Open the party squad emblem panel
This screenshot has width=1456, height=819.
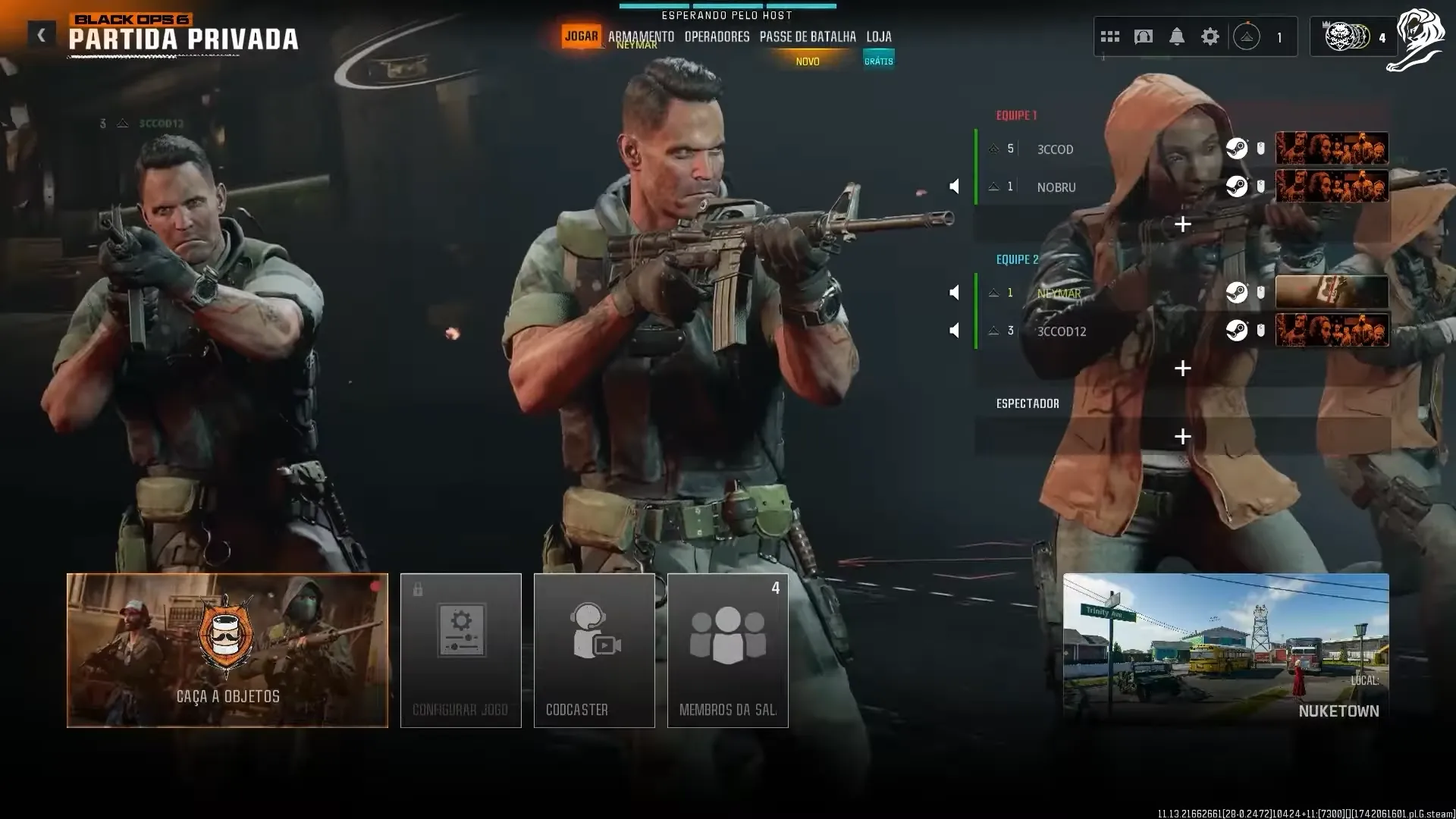pyautogui.click(x=1354, y=36)
